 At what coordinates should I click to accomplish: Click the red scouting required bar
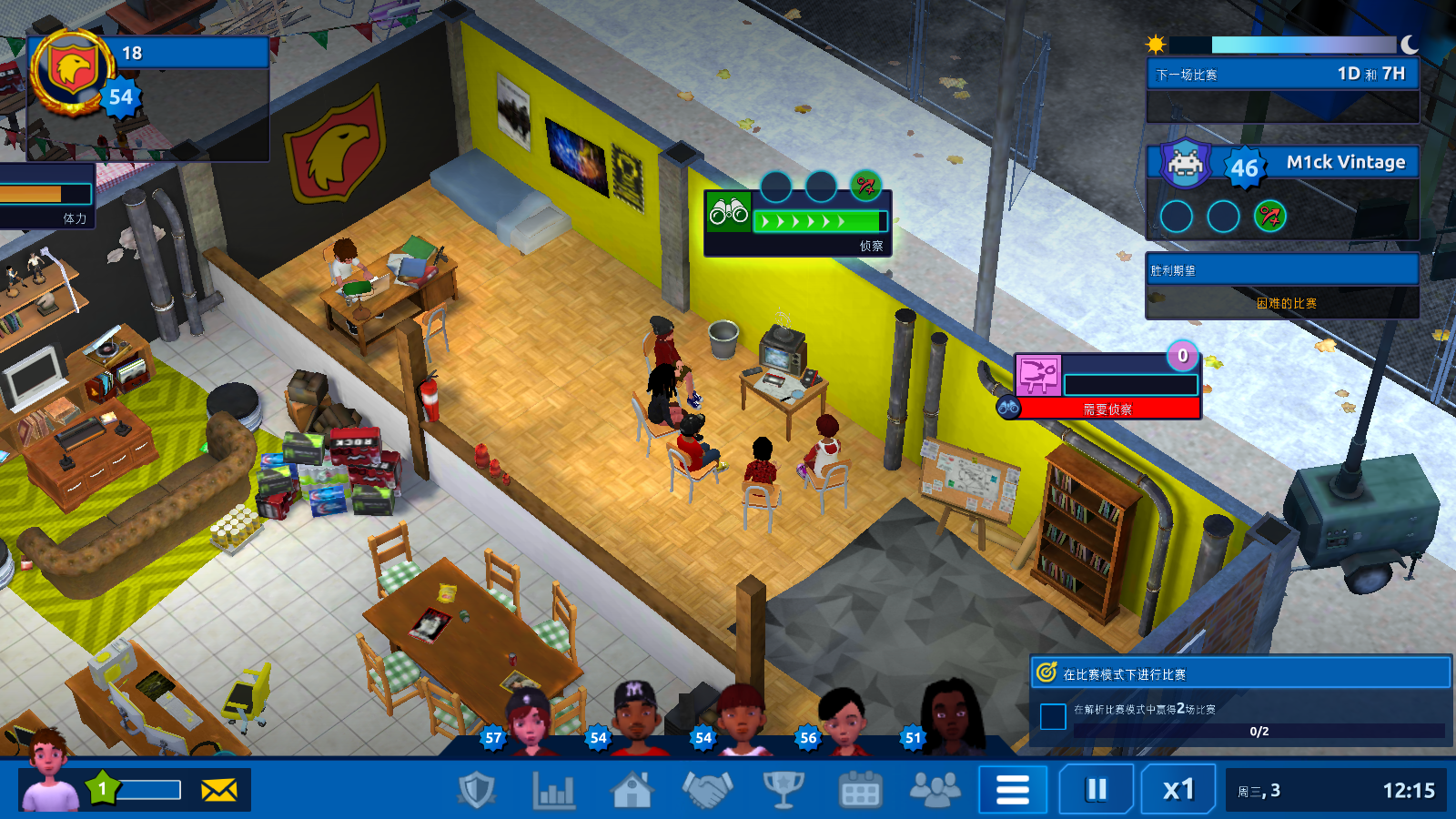pos(1108,409)
